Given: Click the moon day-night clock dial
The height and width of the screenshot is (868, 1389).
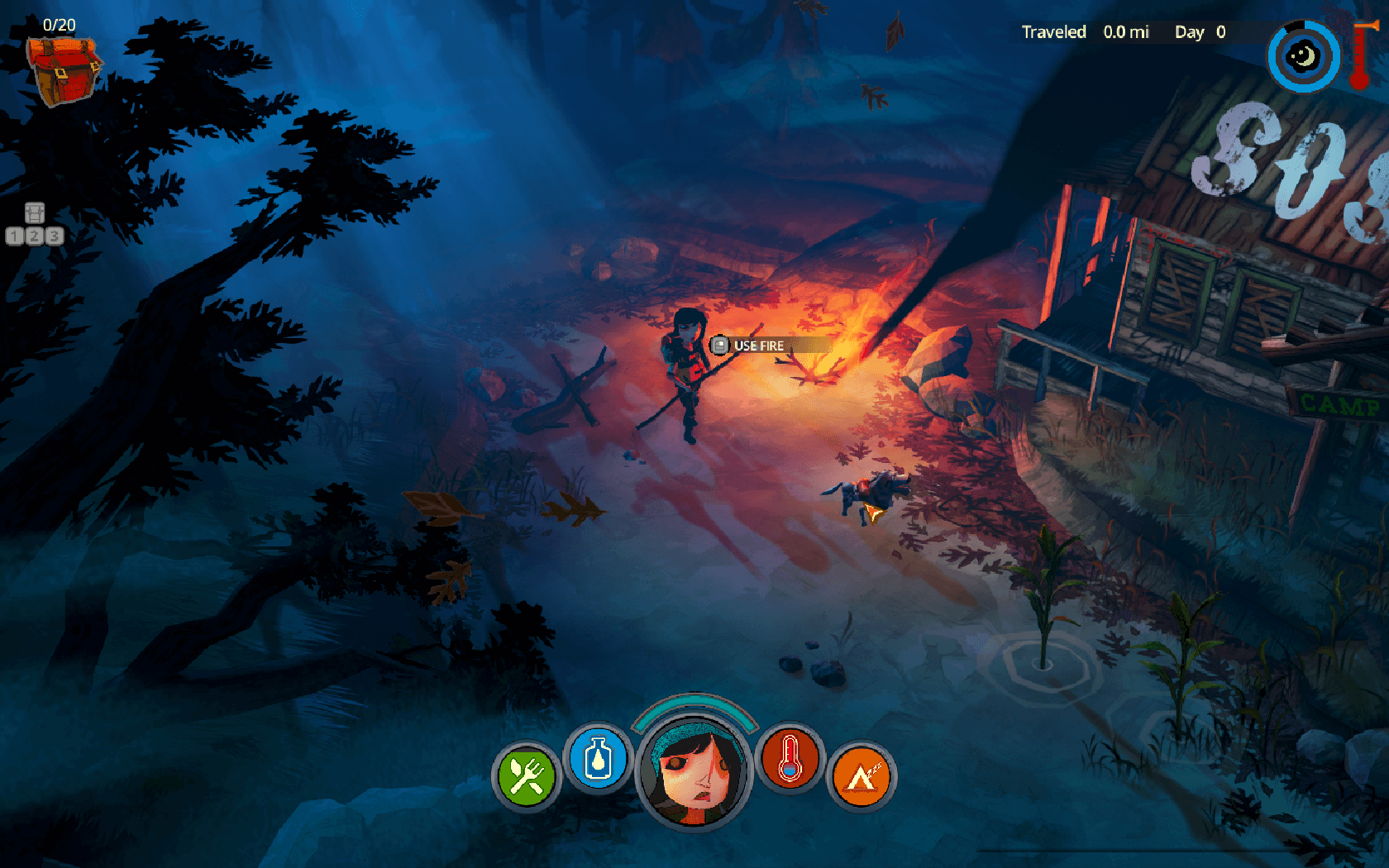Looking at the screenshot, I should (x=1303, y=57).
